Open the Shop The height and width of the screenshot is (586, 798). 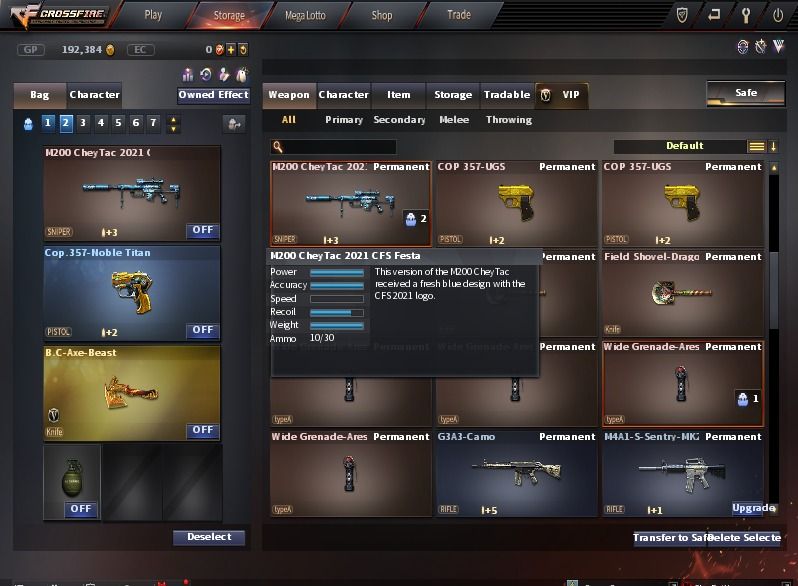coord(381,15)
